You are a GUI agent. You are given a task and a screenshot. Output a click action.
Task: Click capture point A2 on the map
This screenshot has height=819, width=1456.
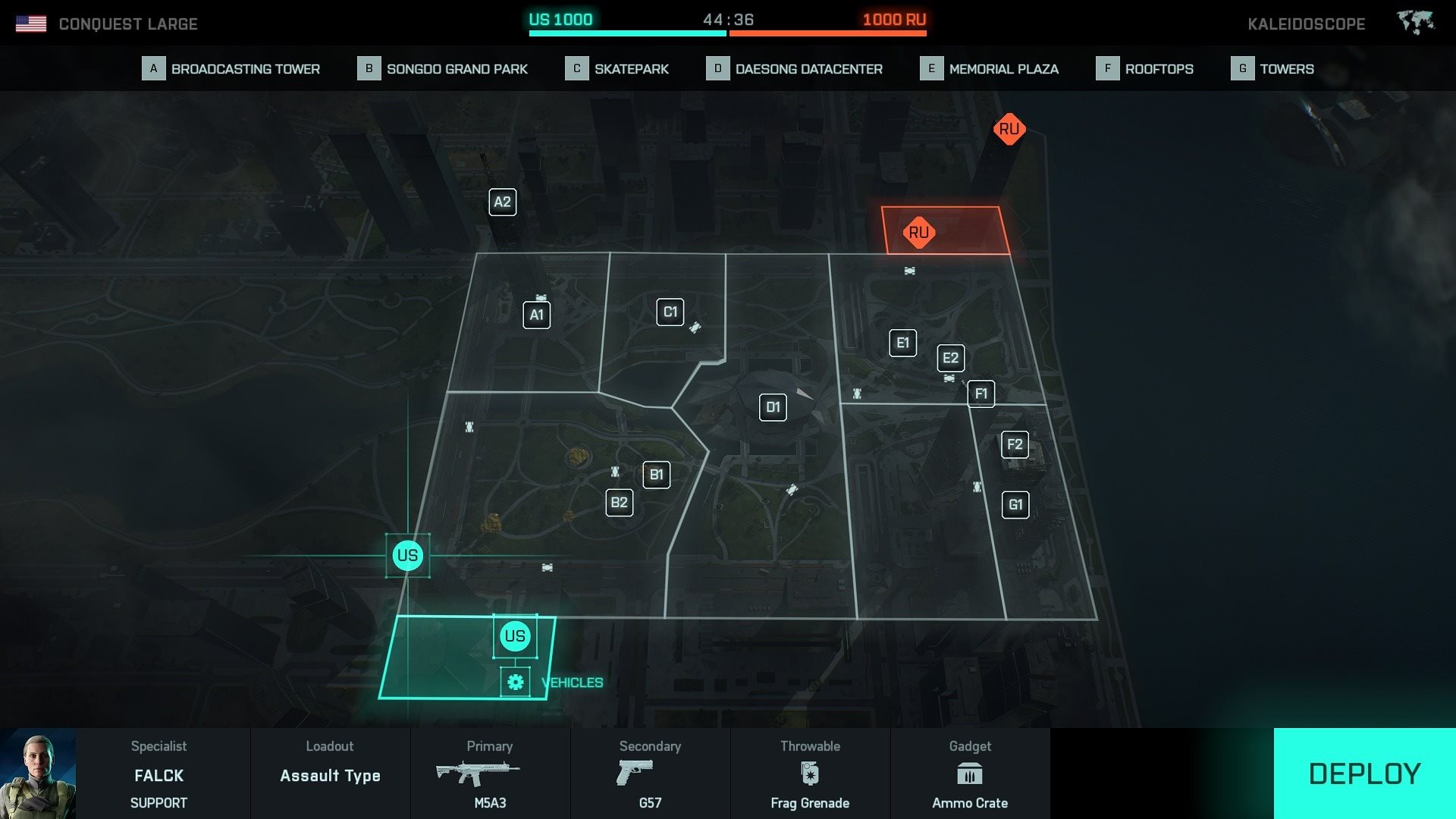(x=502, y=202)
